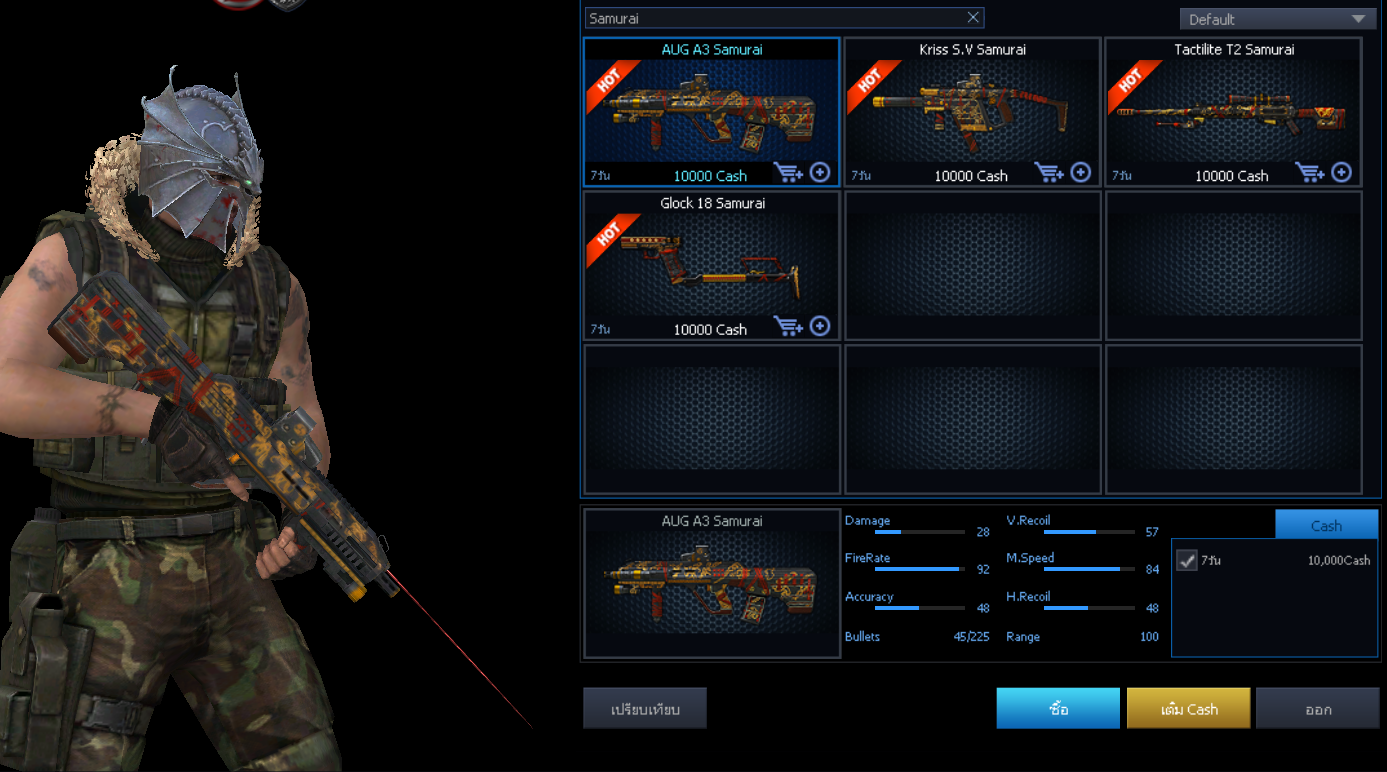Click the blue ซื้อ buy button

(x=1058, y=709)
